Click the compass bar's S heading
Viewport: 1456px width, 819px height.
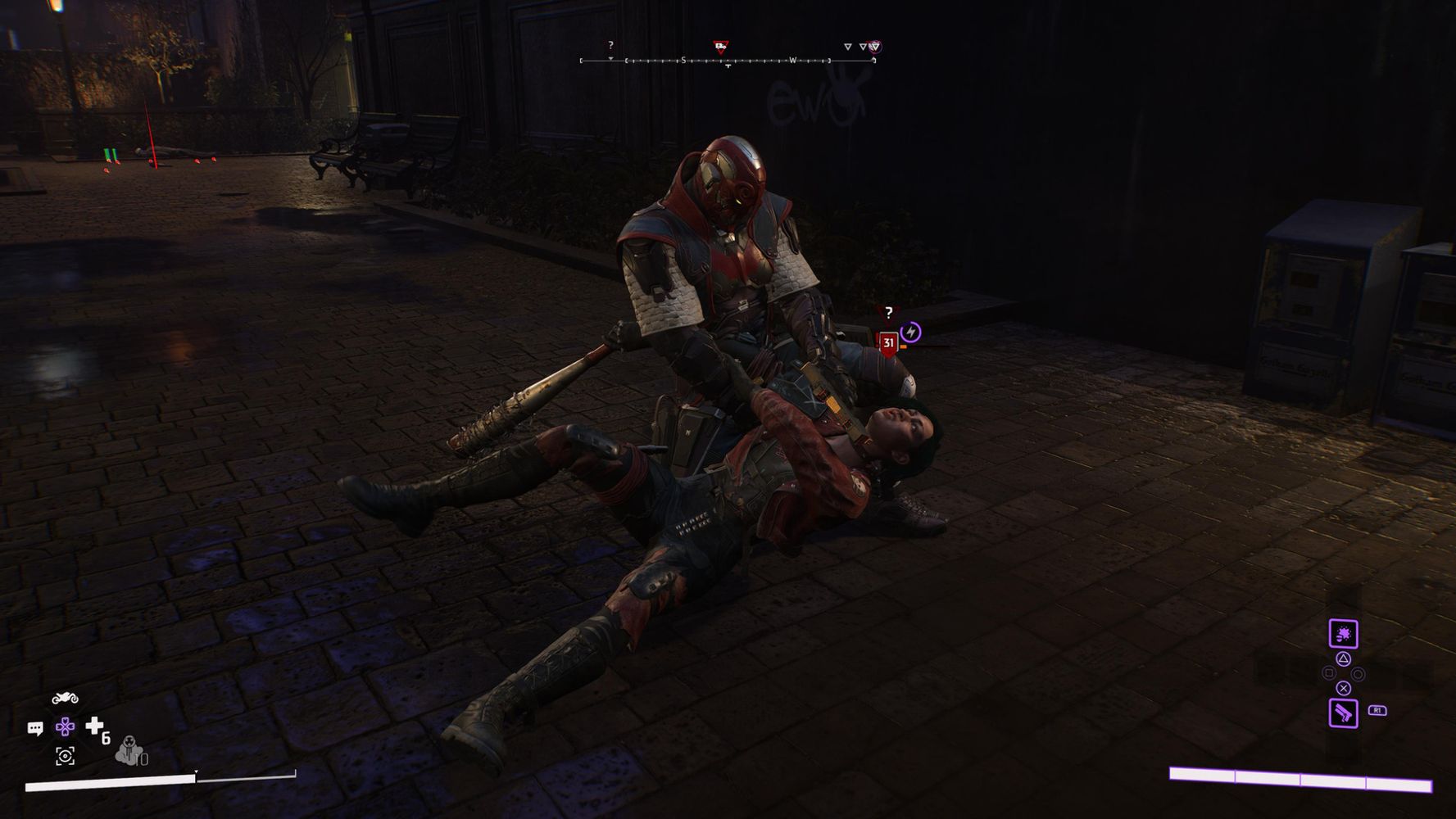click(683, 61)
